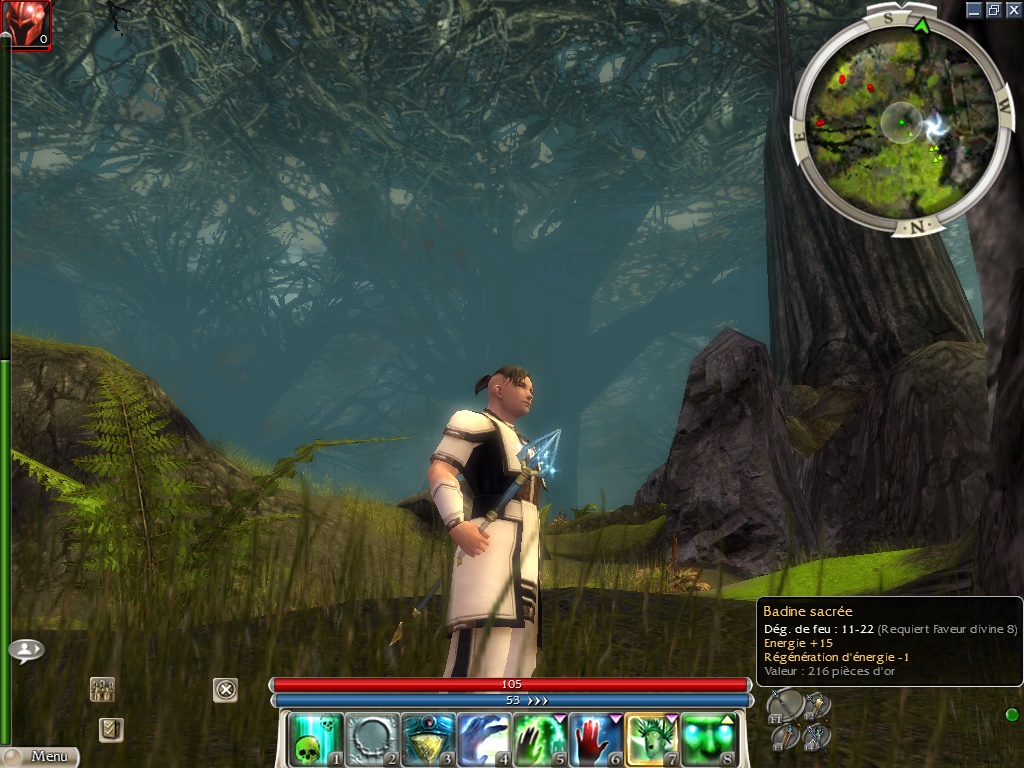Viewport: 1024px width, 768px height.
Task: Open the party members icon
Action: point(102,689)
